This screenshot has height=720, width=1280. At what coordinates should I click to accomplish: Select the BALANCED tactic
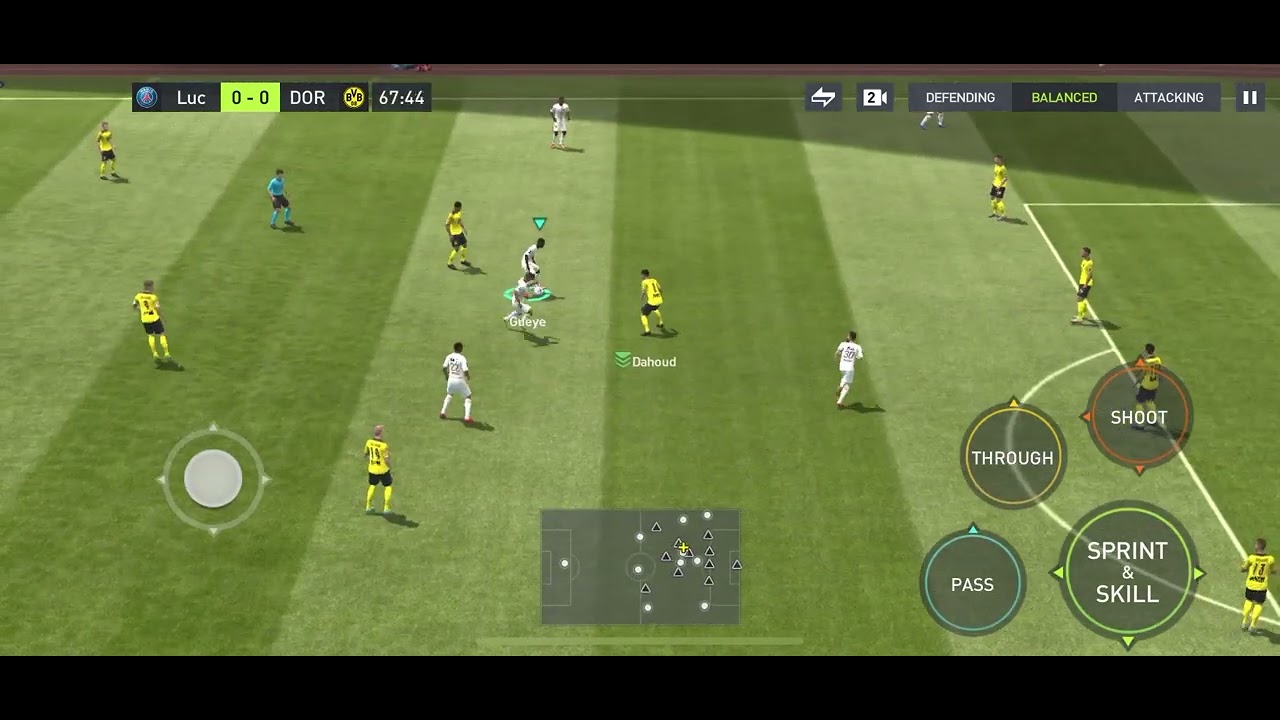[x=1064, y=97]
